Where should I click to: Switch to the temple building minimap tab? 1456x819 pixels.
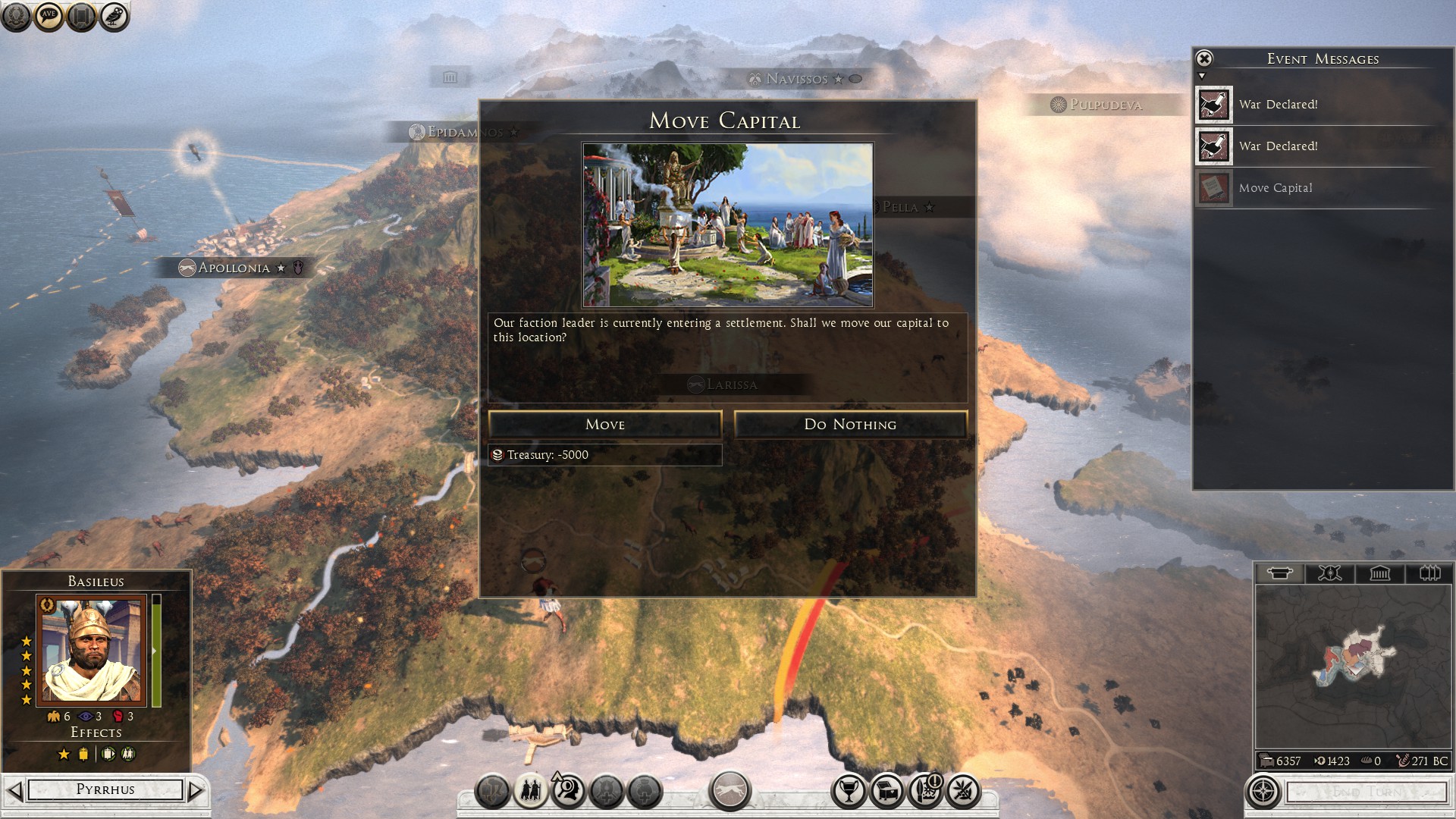click(x=1379, y=573)
